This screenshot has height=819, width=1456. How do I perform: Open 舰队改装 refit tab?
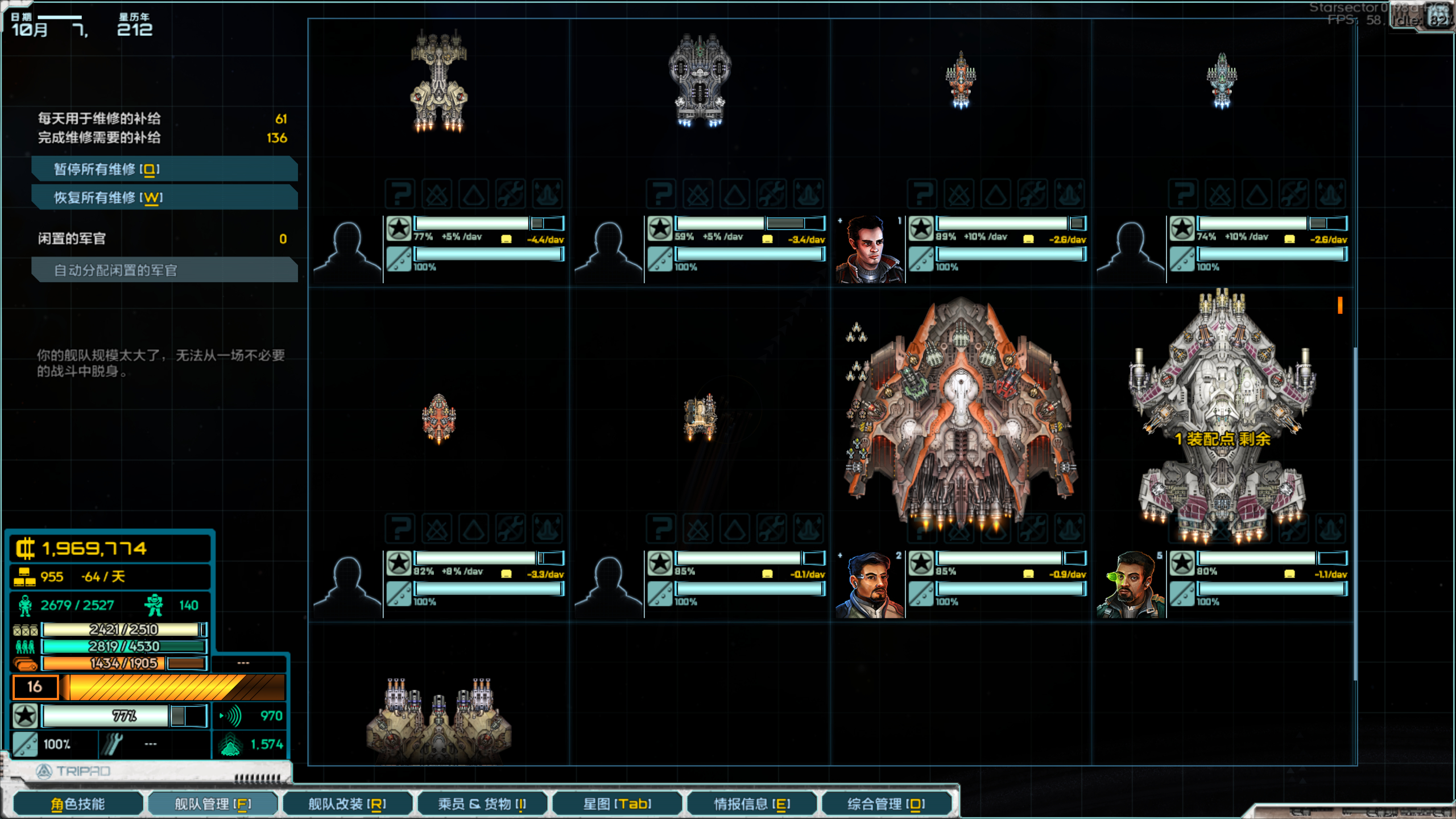[347, 804]
